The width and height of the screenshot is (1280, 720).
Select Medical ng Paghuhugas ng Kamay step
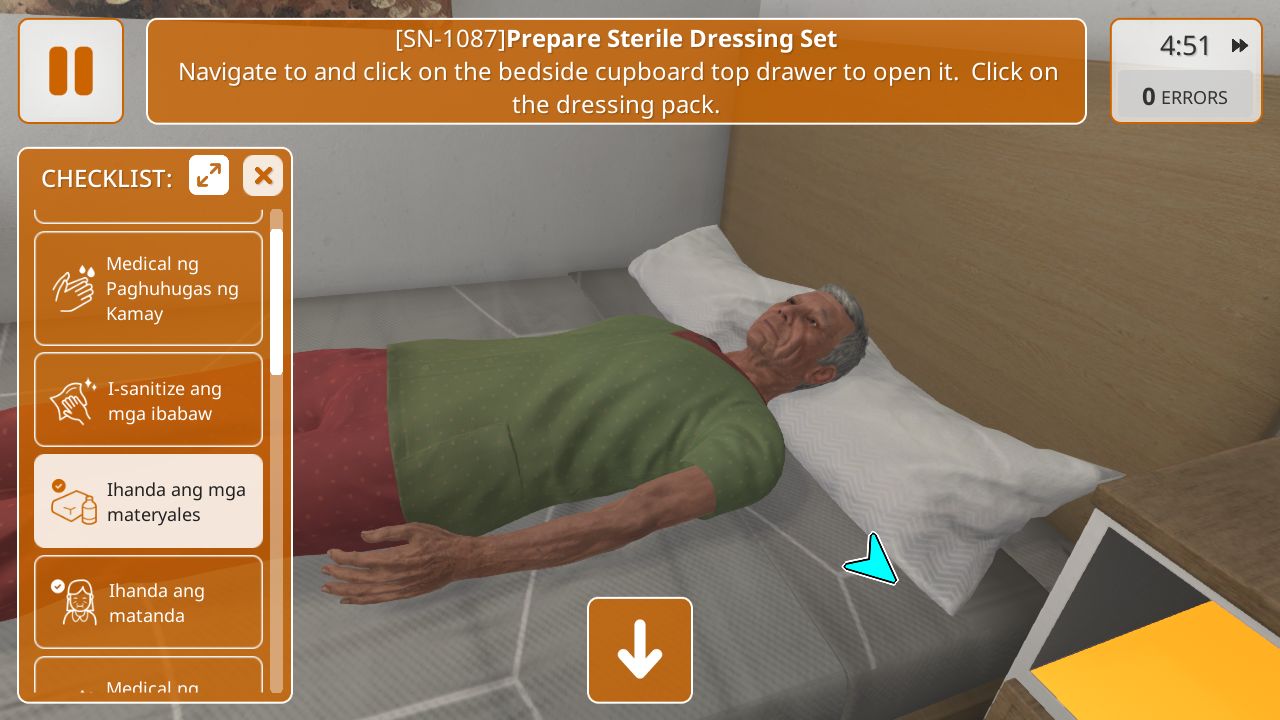click(149, 289)
